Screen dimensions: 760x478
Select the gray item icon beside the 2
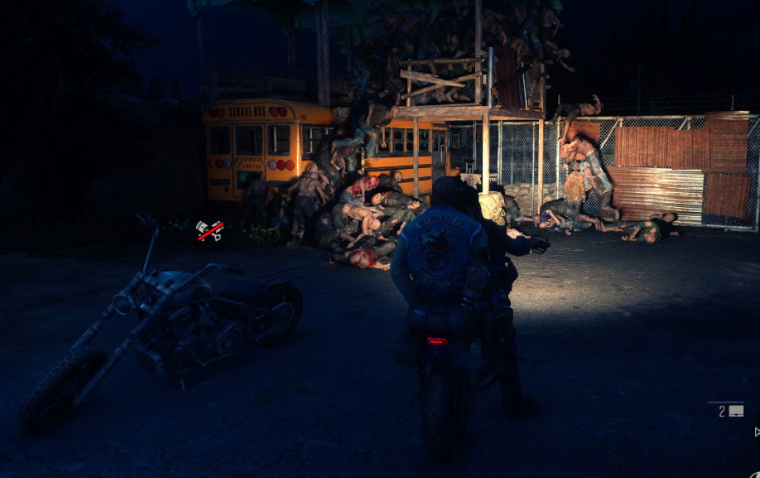[x=736, y=410]
